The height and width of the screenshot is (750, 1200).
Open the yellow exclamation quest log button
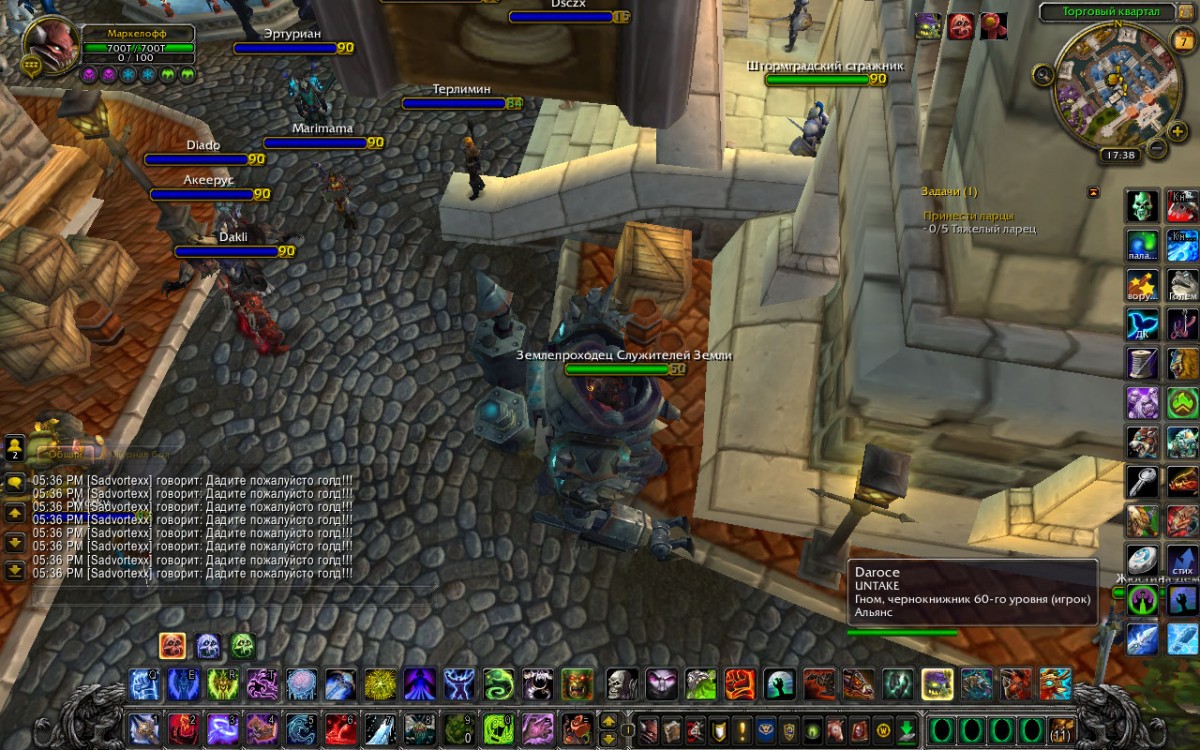pyautogui.click(x=742, y=729)
